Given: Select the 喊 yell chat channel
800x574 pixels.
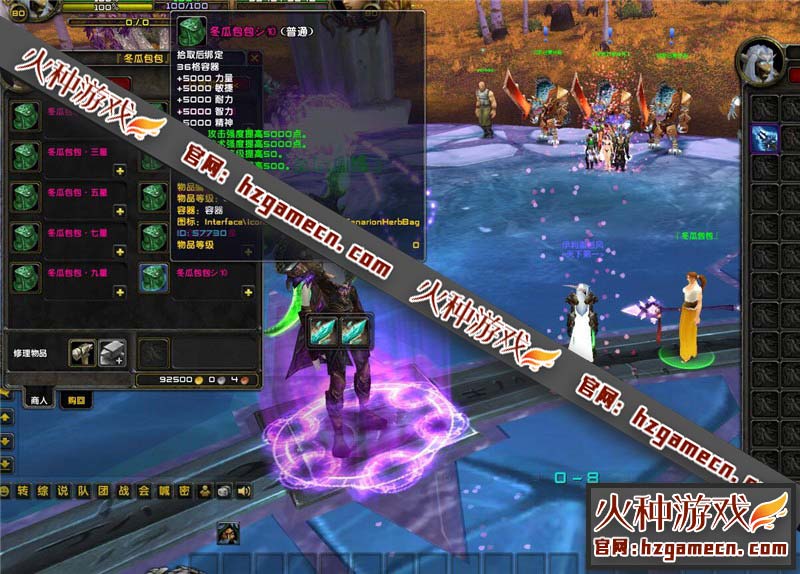Looking at the screenshot, I should 163,490.
